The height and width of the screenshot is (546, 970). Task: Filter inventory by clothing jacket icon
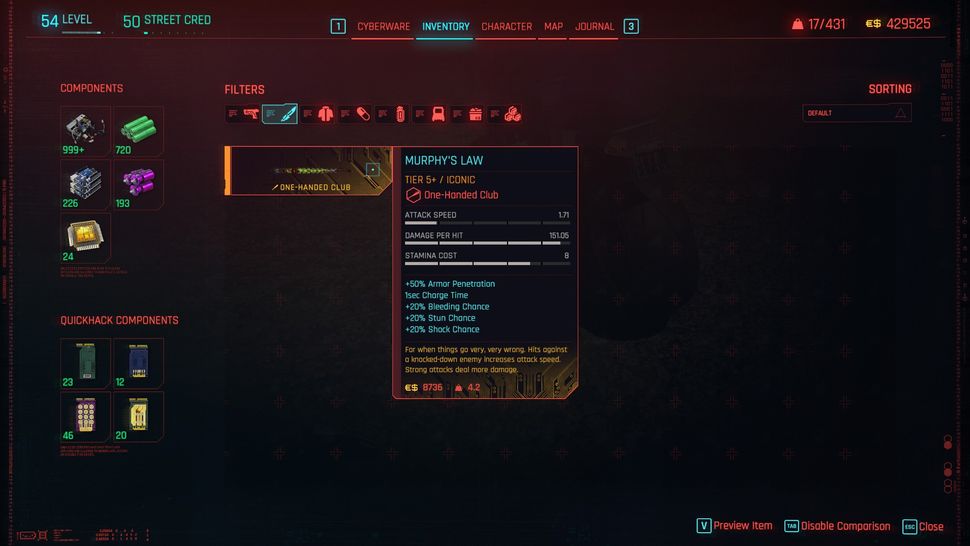click(325, 114)
